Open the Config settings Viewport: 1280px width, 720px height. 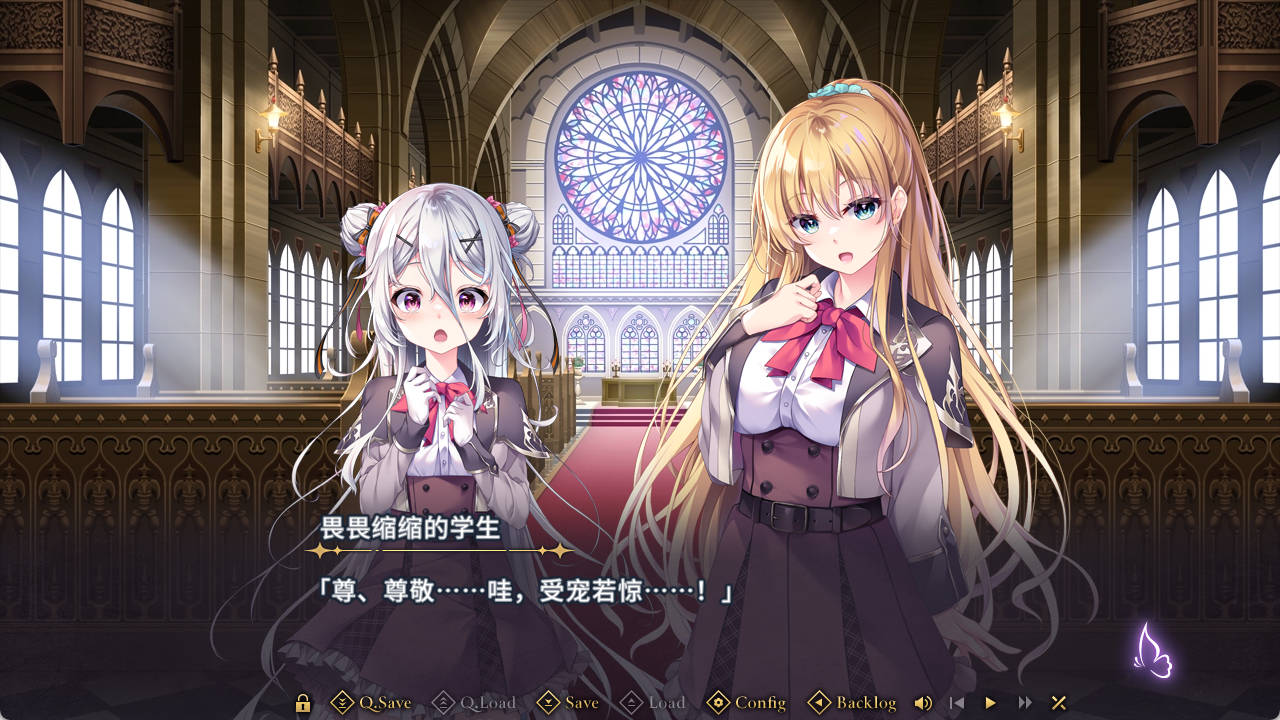pyautogui.click(x=746, y=703)
